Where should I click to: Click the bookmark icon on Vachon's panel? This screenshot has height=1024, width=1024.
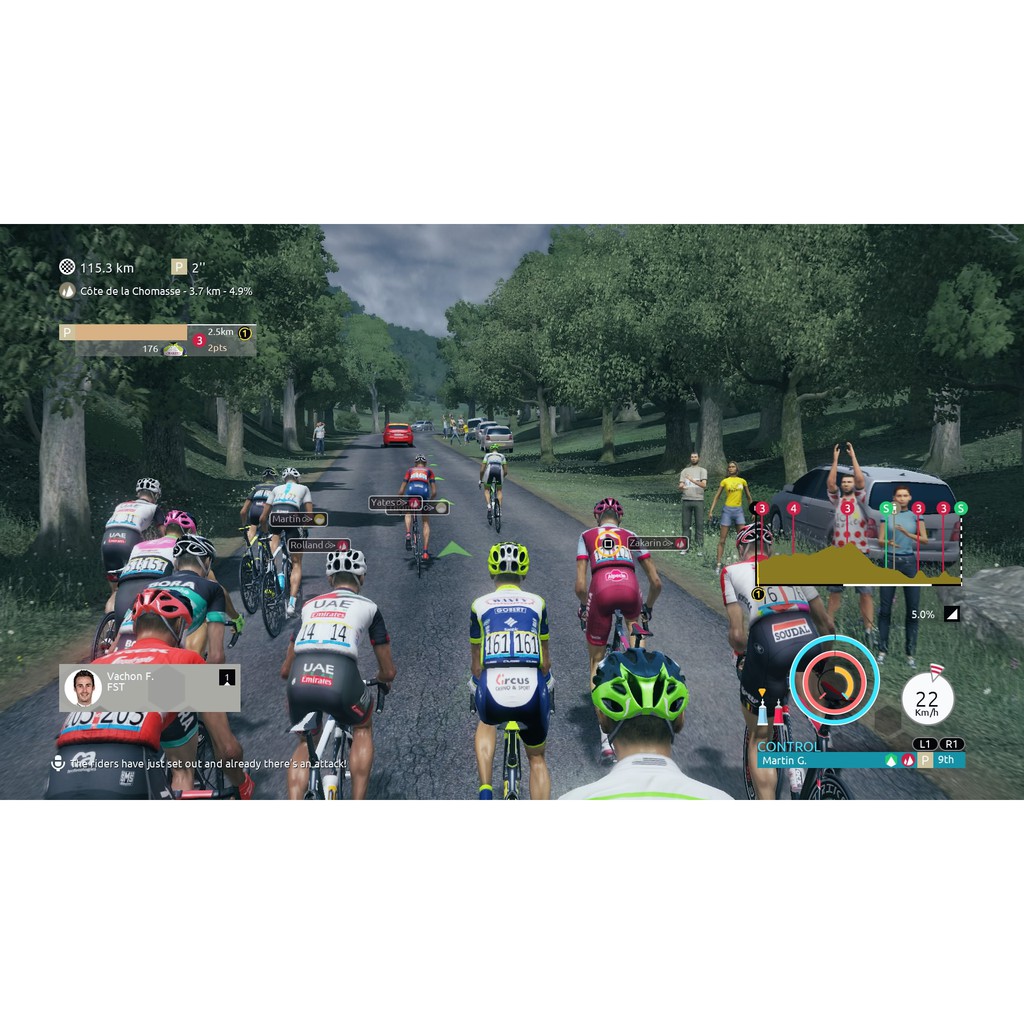227,678
